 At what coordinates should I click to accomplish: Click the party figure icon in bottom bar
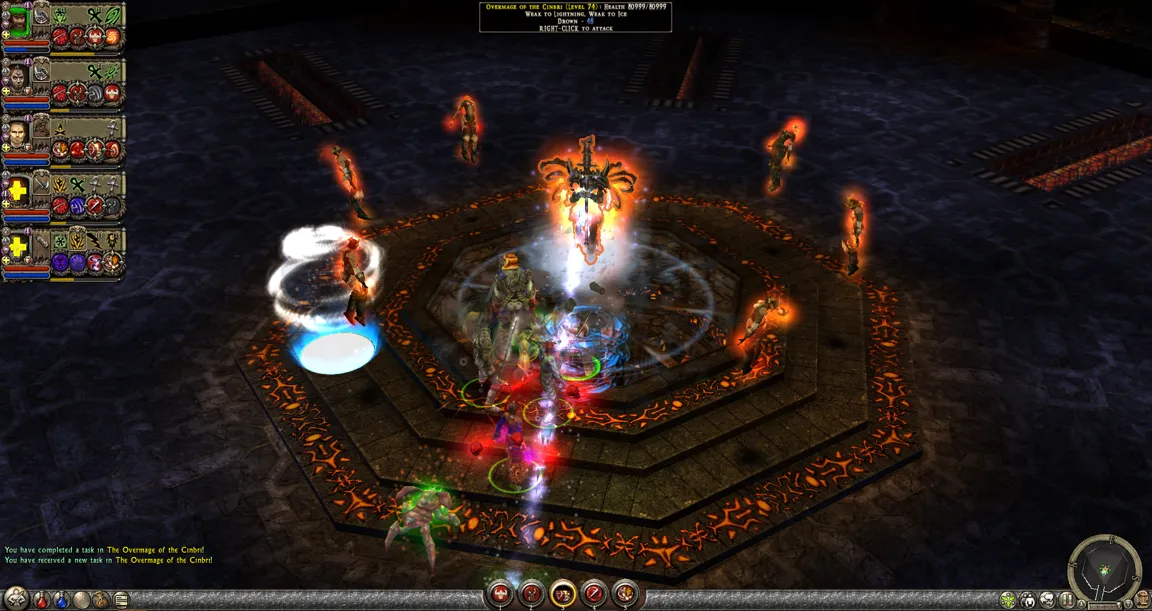click(16, 599)
